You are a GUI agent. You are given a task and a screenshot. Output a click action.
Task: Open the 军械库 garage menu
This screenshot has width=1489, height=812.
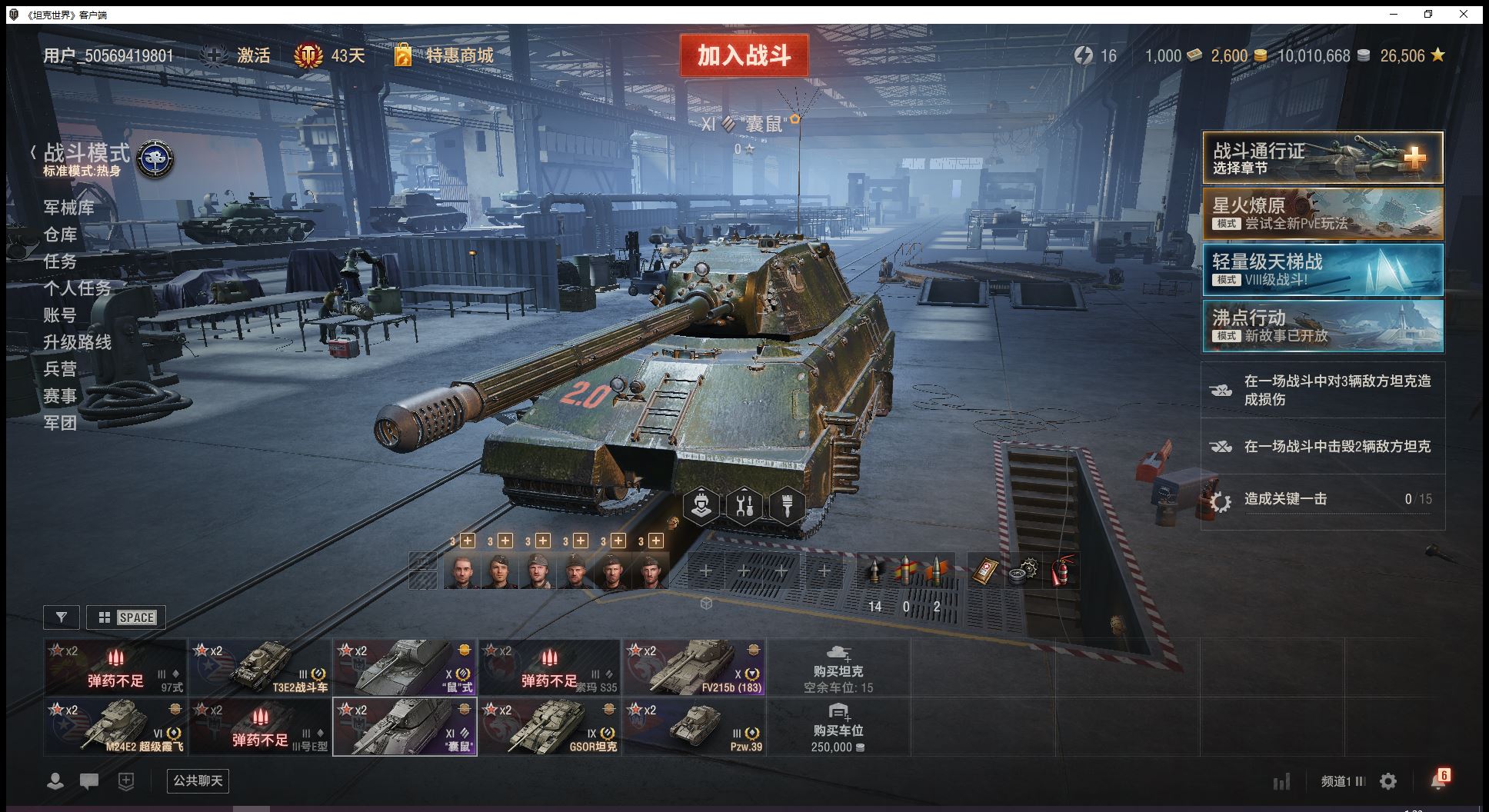pos(69,208)
